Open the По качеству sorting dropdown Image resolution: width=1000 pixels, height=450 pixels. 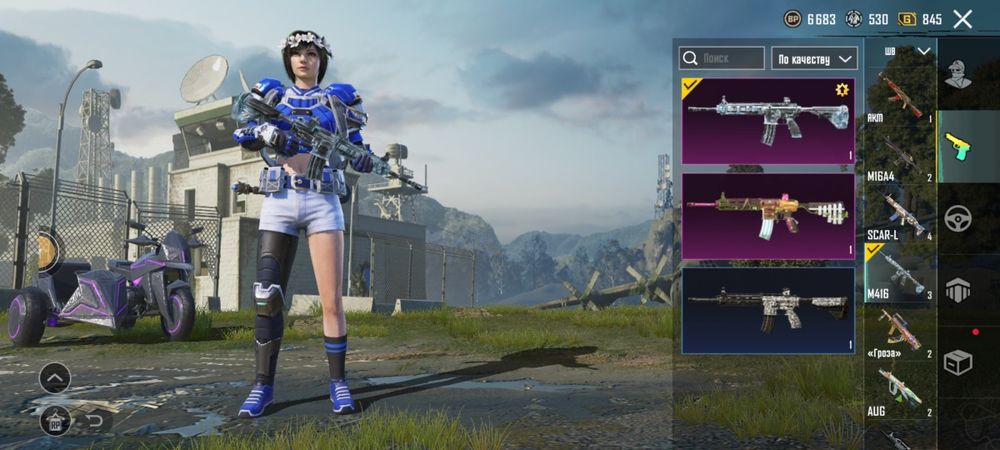pos(814,58)
